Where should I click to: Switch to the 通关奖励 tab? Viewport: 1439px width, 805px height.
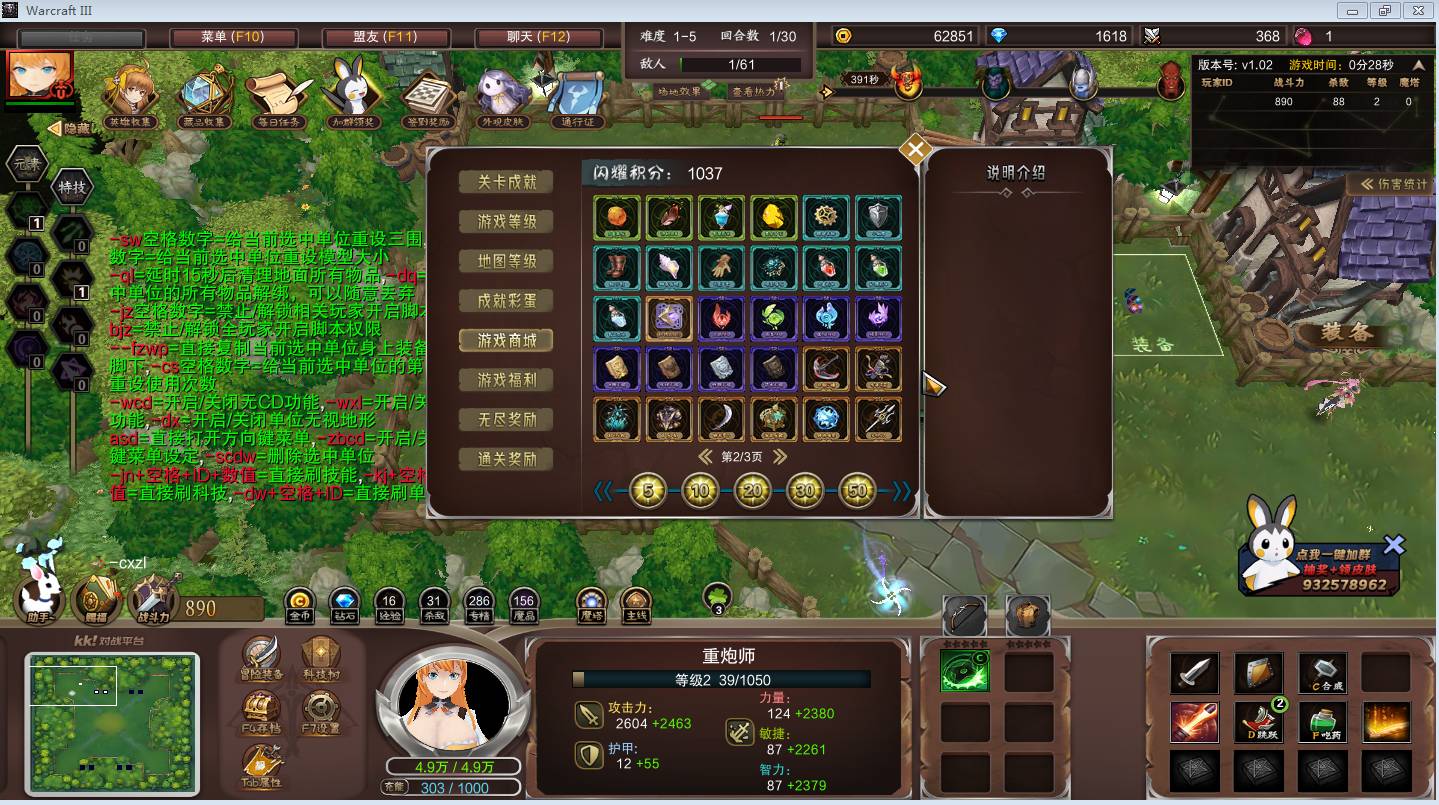click(x=506, y=459)
